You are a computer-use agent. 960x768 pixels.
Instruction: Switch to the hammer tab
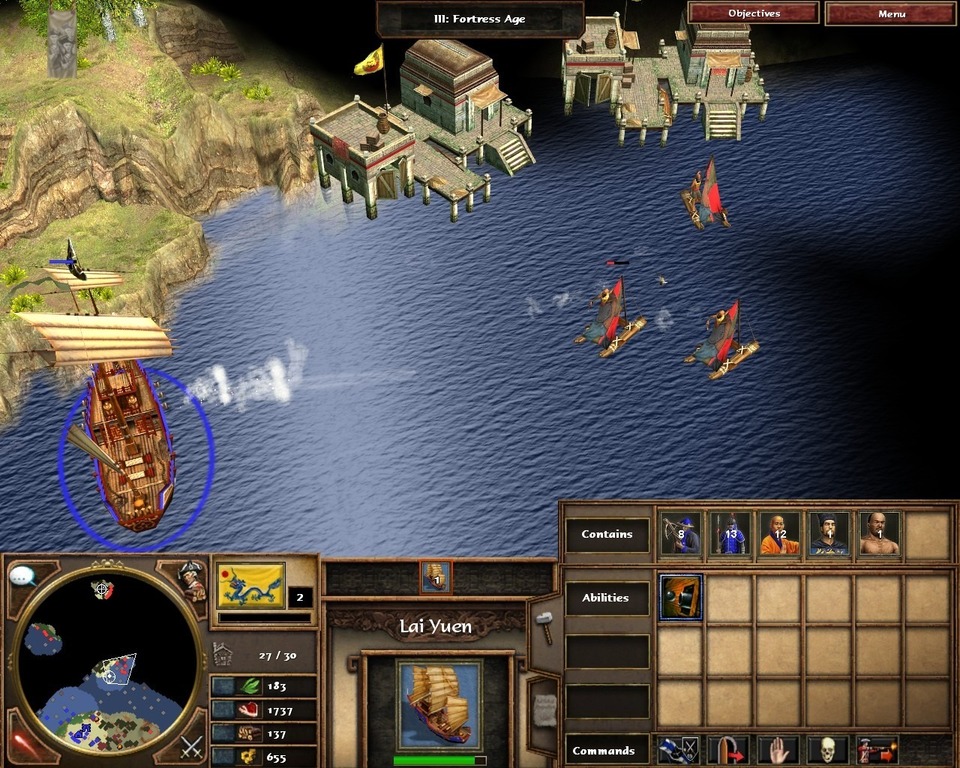[x=545, y=627]
